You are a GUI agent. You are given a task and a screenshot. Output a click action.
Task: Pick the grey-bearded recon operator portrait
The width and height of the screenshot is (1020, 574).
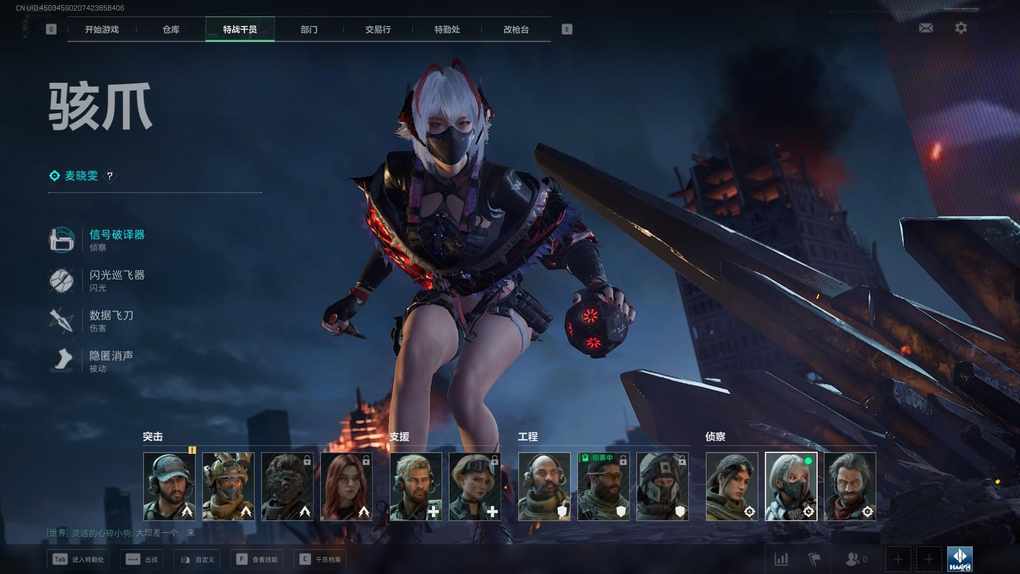pyautogui.click(x=850, y=486)
